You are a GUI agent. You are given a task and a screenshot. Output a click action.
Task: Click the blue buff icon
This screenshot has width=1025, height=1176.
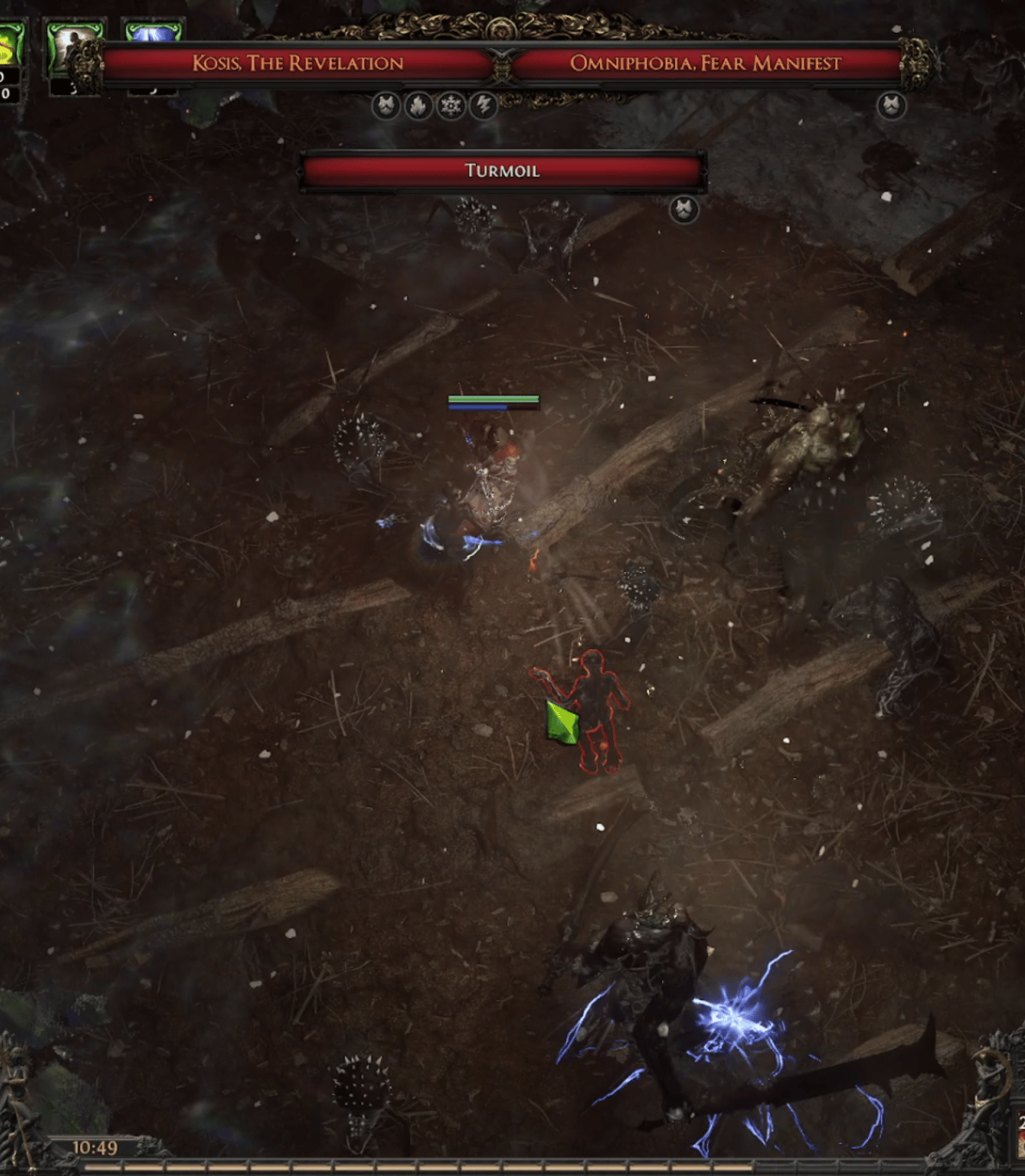click(x=153, y=36)
